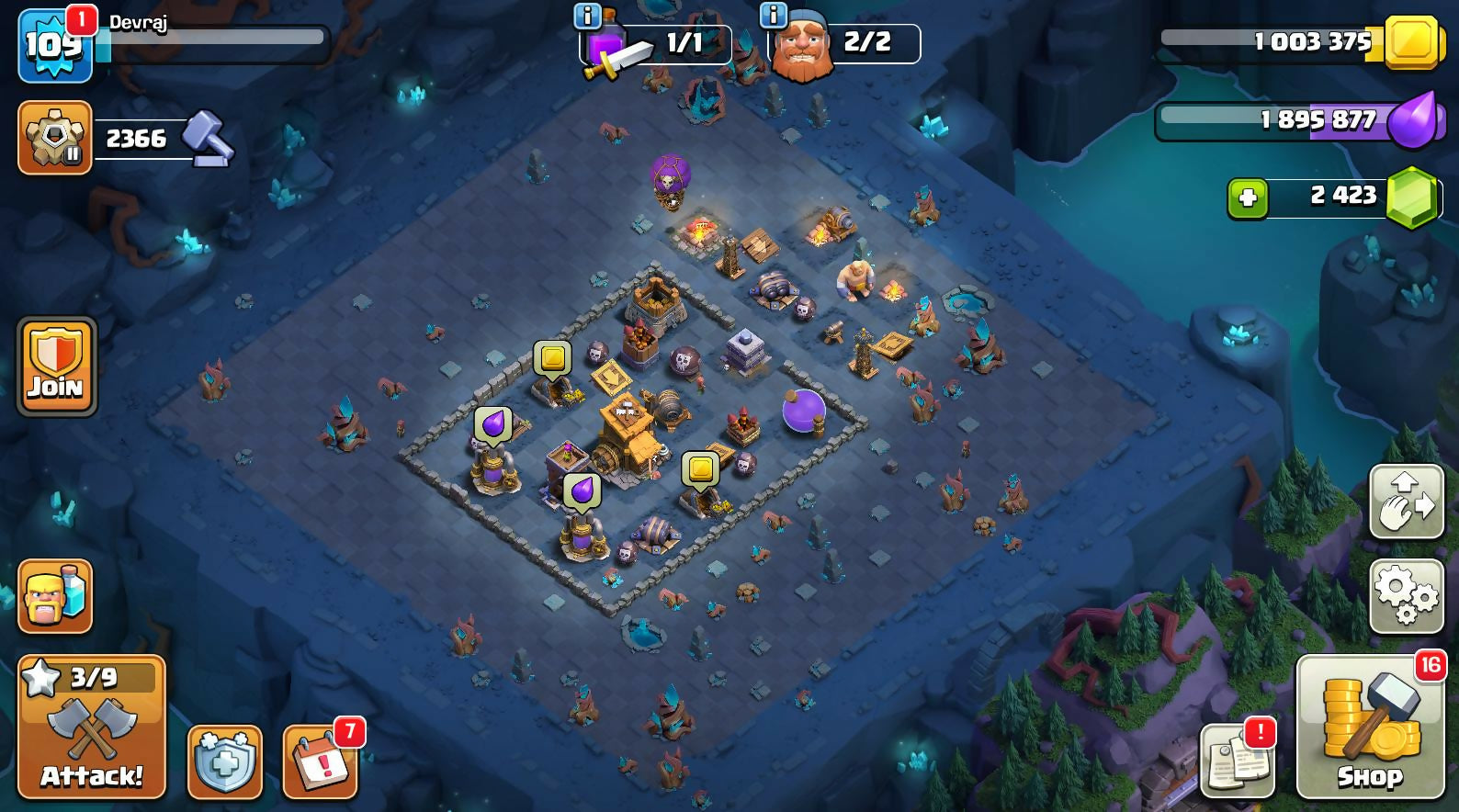Open the Shop menu

click(1369, 727)
